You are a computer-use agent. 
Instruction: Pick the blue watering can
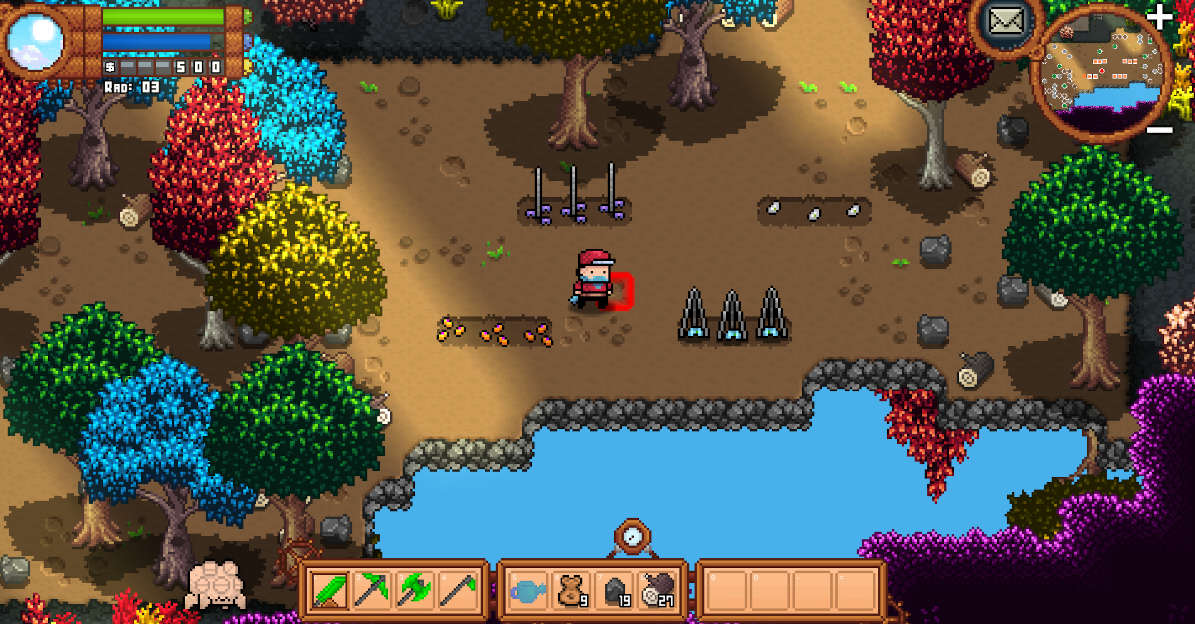tap(528, 590)
